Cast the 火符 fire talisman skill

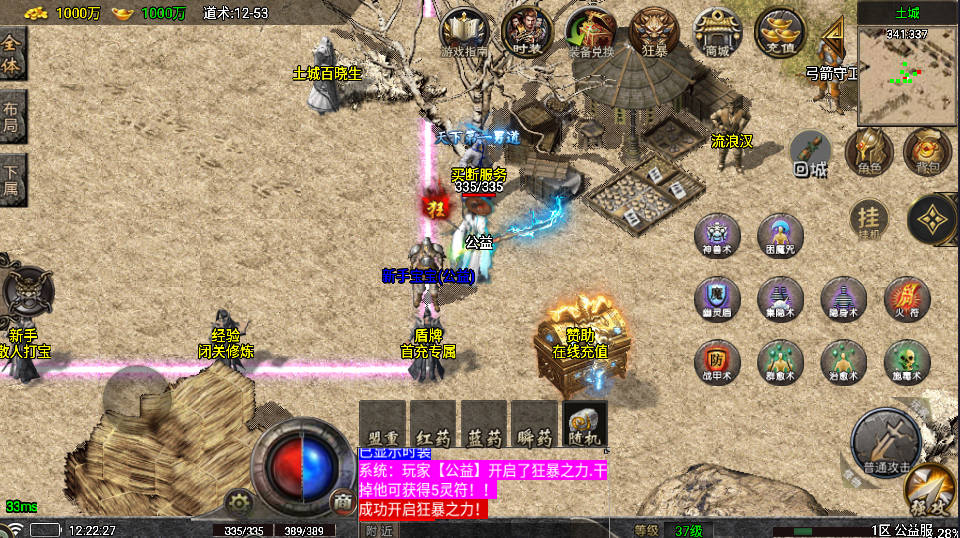pyautogui.click(x=907, y=298)
